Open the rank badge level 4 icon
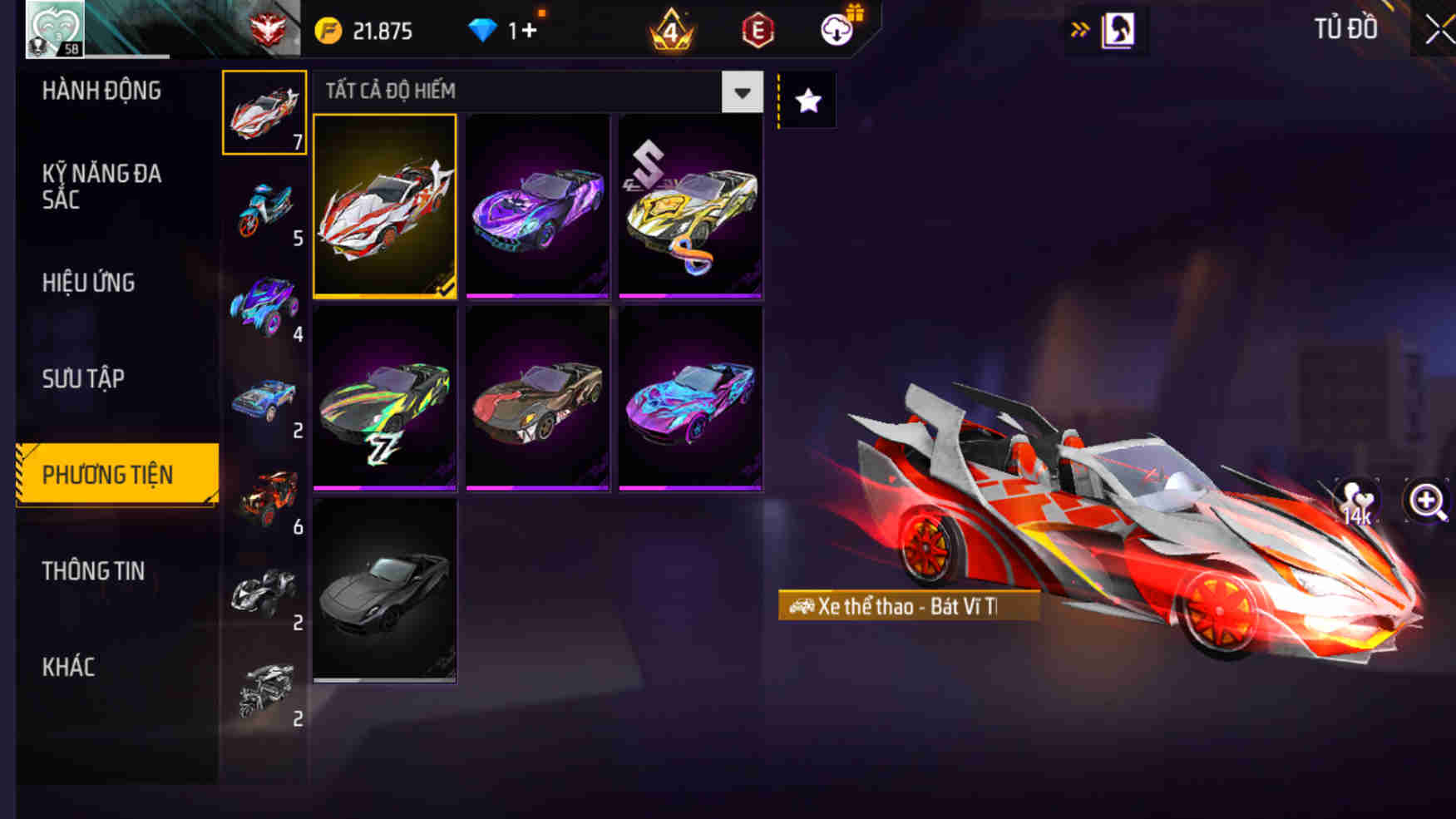 [x=671, y=27]
